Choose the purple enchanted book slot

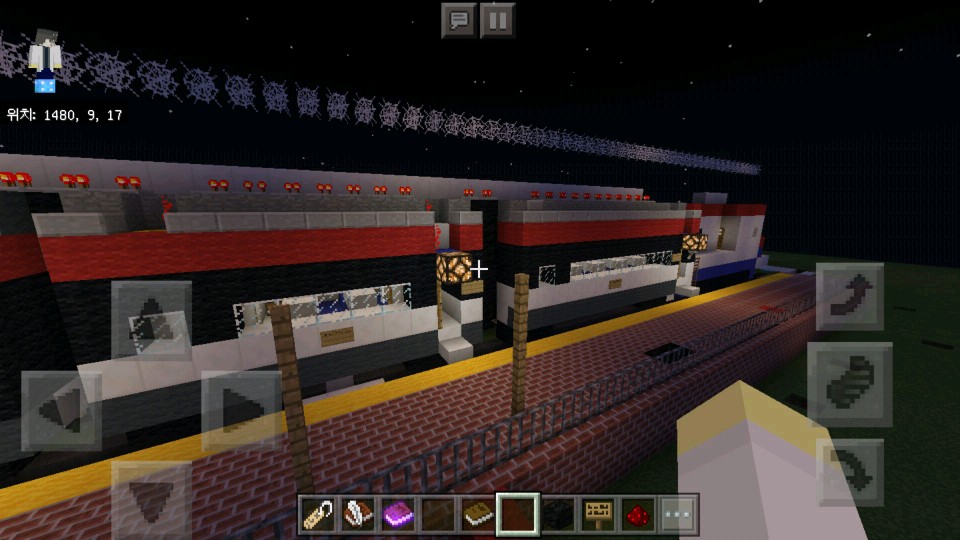point(398,514)
